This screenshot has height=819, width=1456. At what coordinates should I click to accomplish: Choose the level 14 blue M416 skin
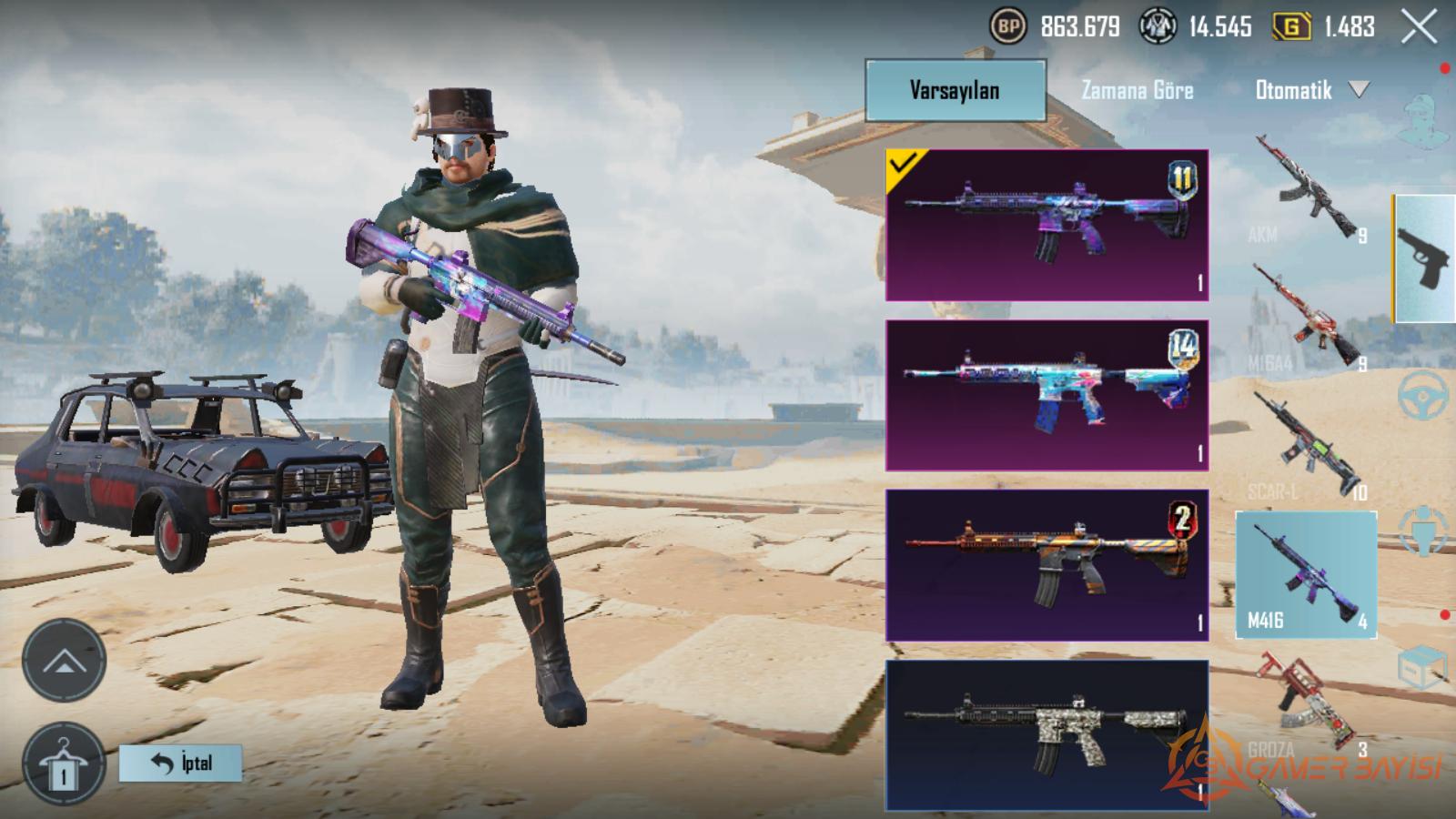coord(1046,395)
